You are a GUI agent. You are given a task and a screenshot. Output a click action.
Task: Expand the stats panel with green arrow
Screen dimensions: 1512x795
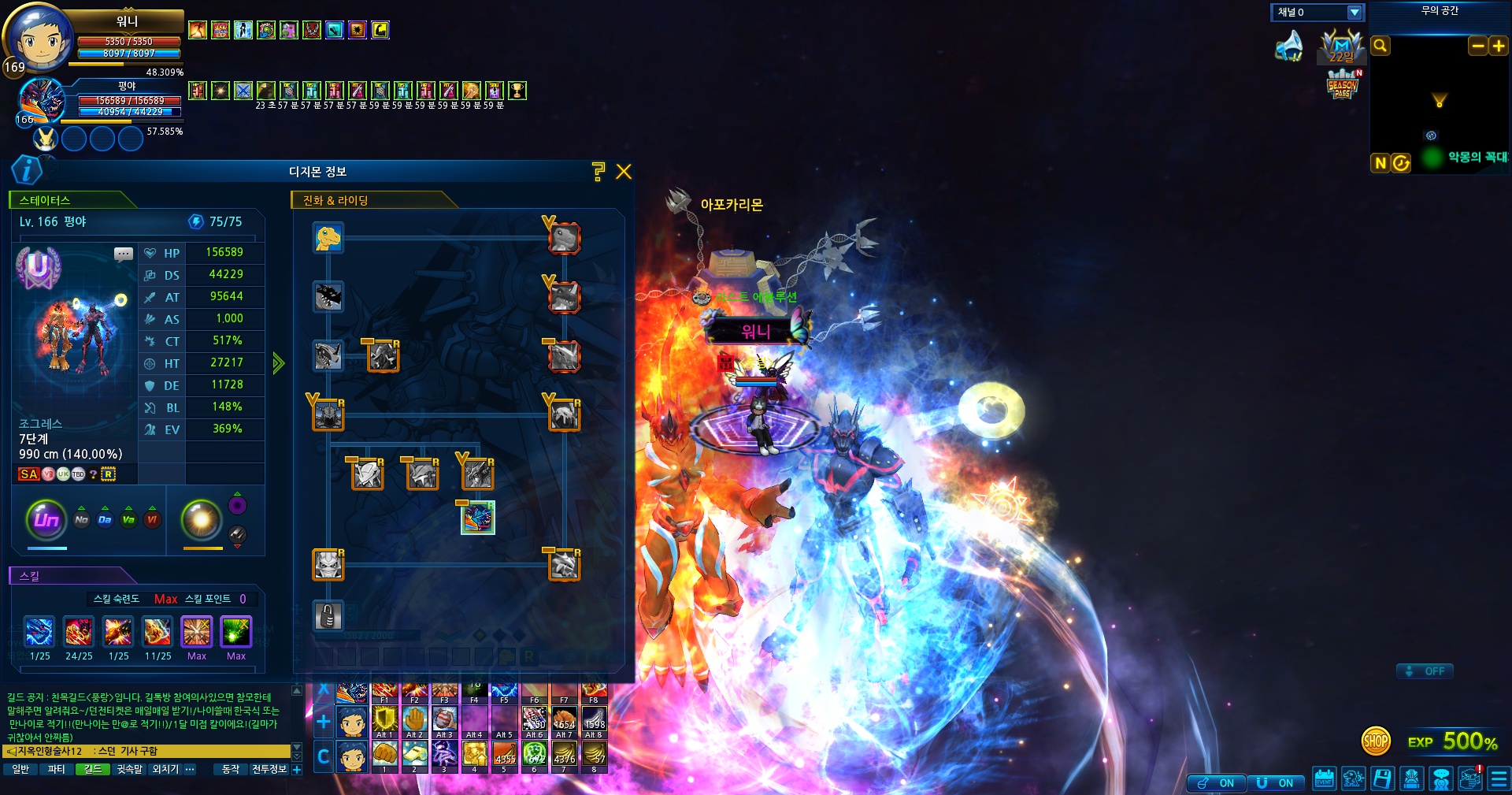[x=278, y=363]
